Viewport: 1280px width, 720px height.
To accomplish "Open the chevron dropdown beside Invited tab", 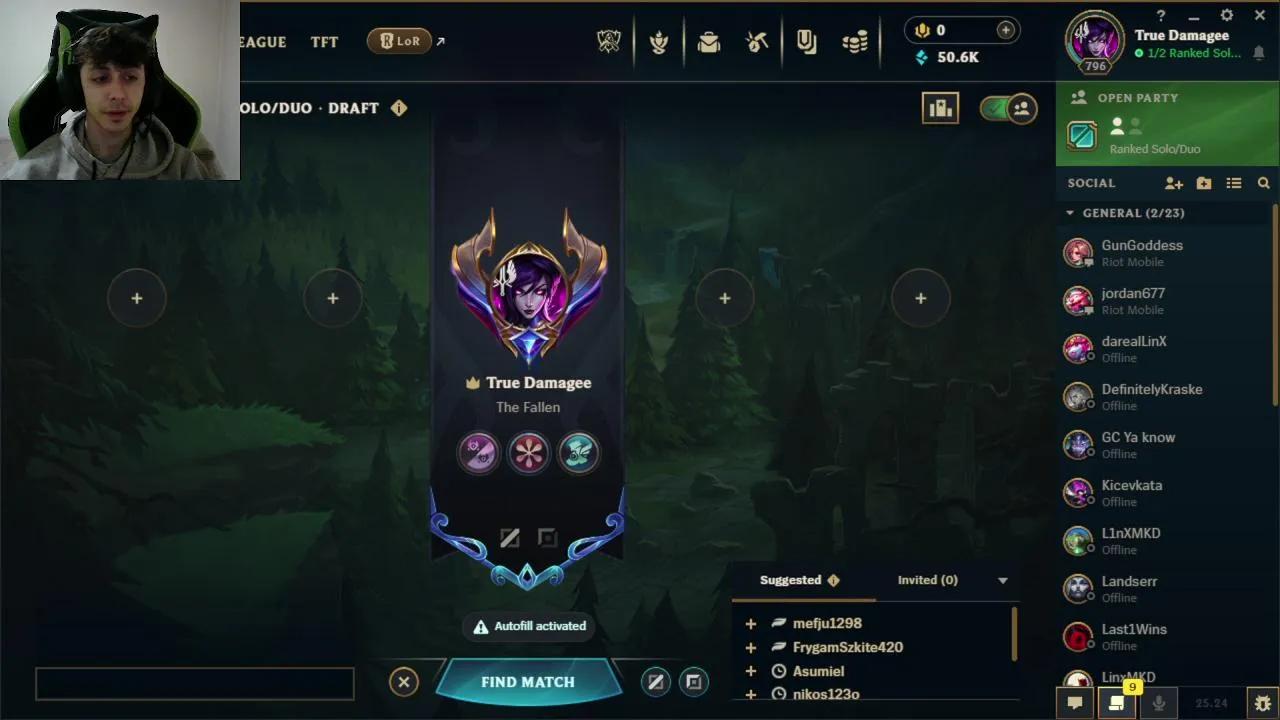I will tap(1001, 580).
